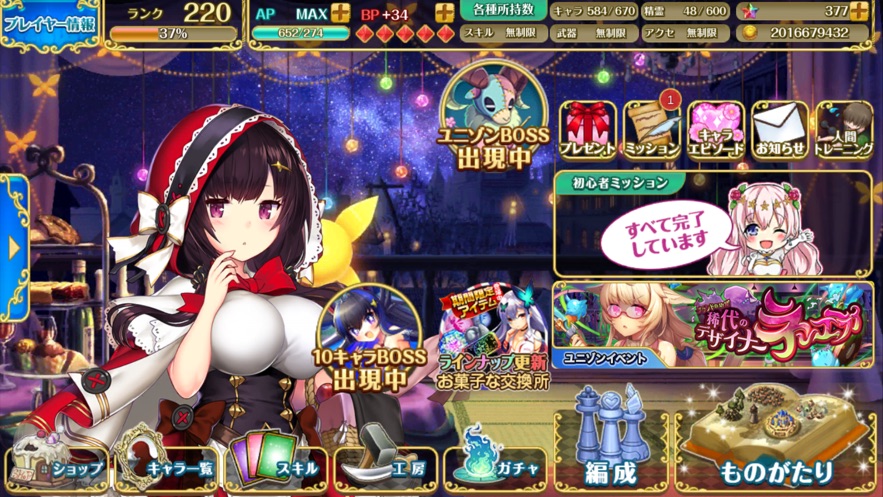Viewport: 883px width, 497px height.
Task: Open the 各種所持数 inventory counts
Action: (503, 11)
